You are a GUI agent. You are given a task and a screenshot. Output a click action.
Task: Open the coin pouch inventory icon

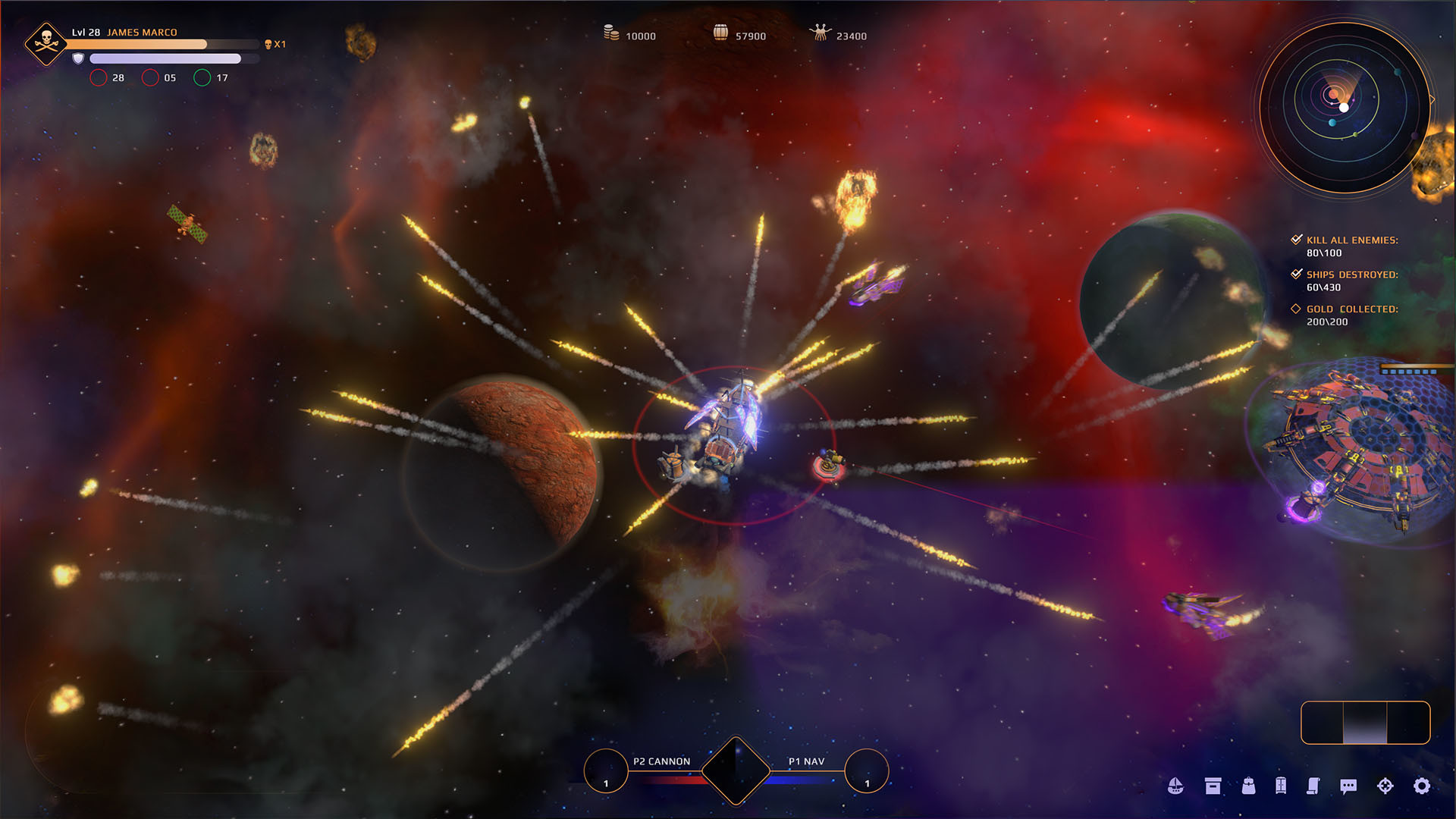pyautogui.click(x=1247, y=786)
